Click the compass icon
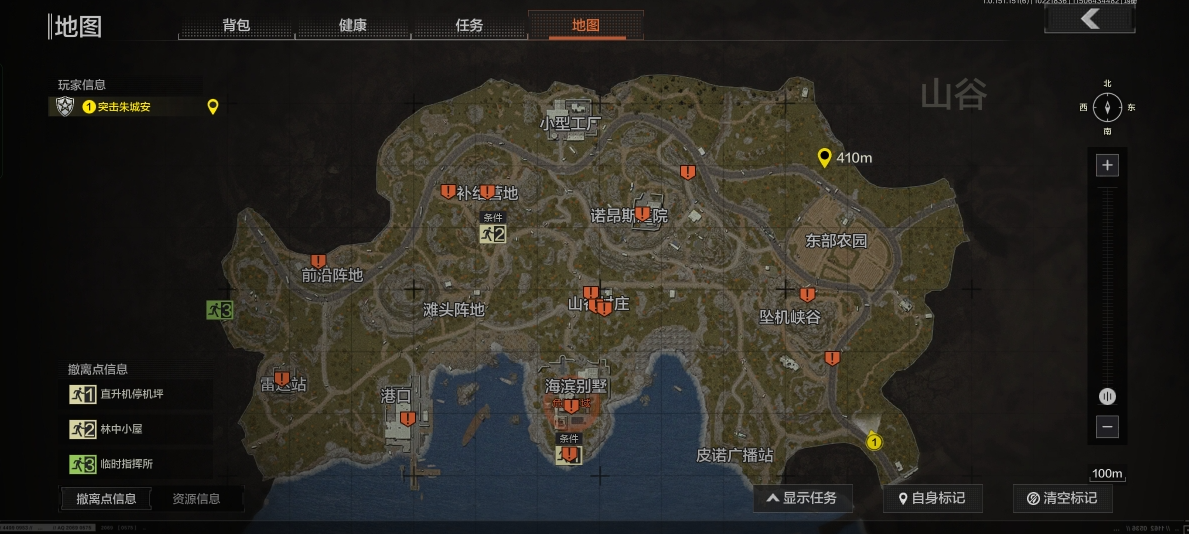 pos(1107,106)
